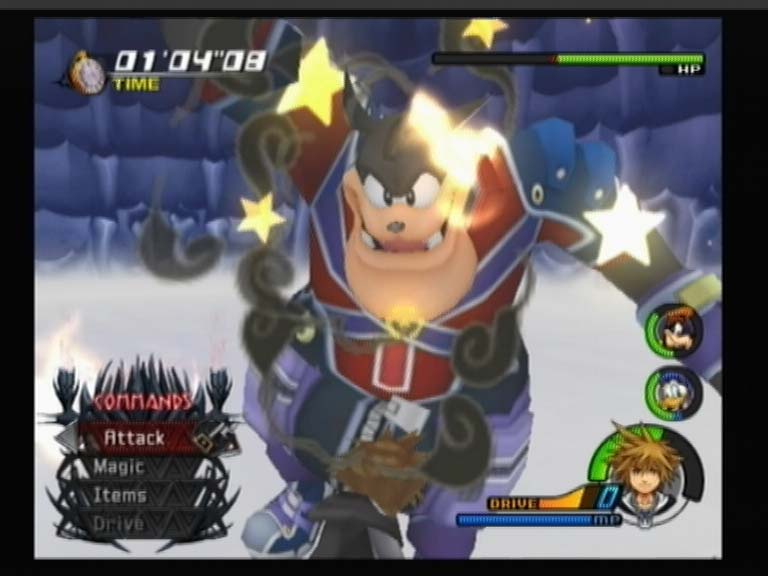Image resolution: width=768 pixels, height=576 pixels.
Task: Click Donald's party portrait
Action: pyautogui.click(x=675, y=392)
